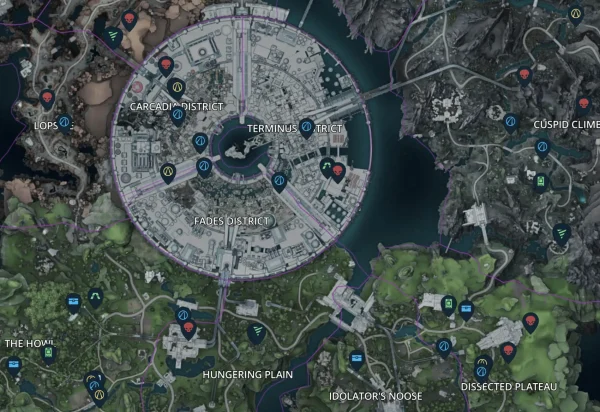Open the yellow marker above the Carcadia District label
The width and height of the screenshot is (600, 412).
[x=177, y=87]
